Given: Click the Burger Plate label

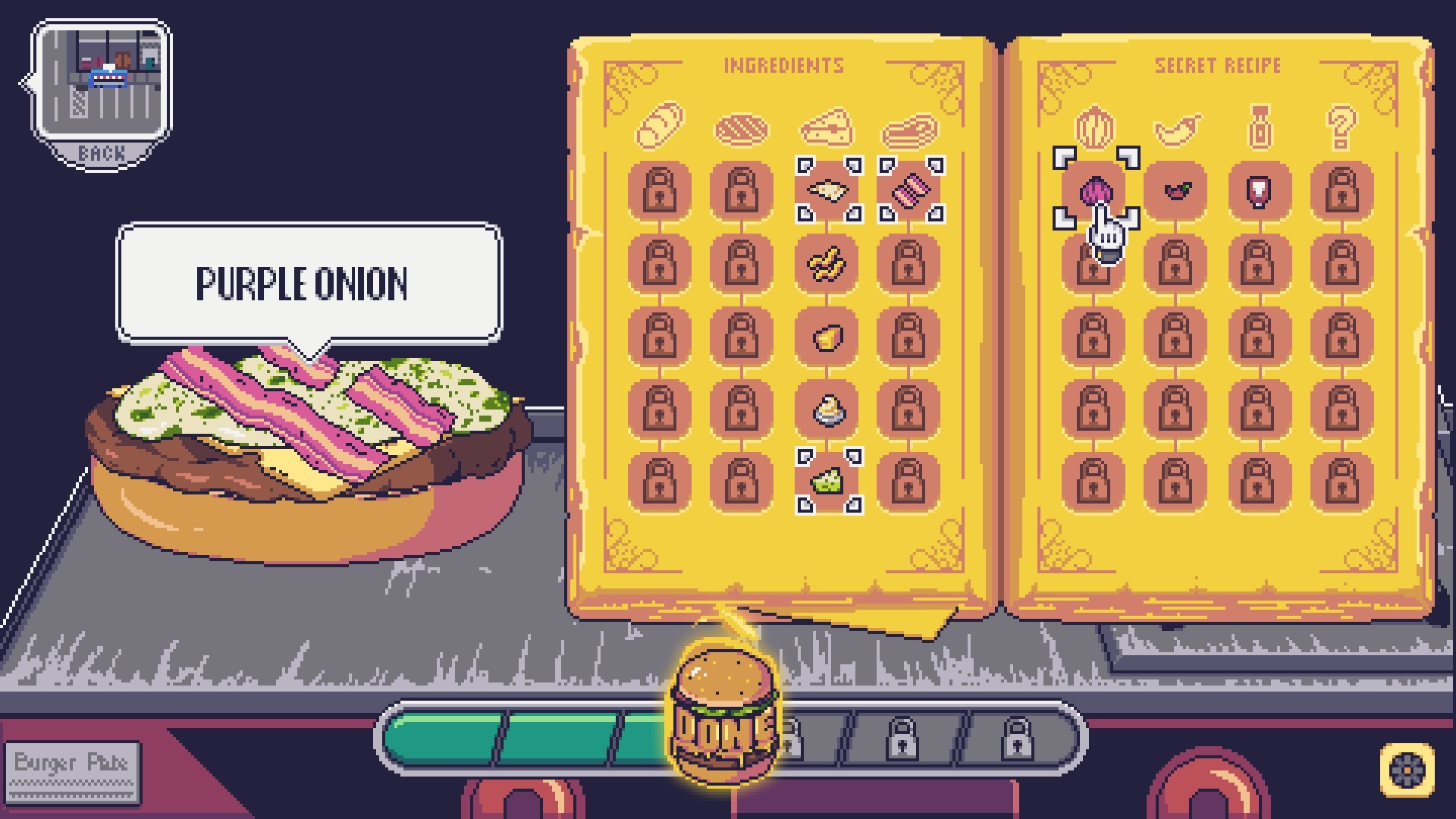Looking at the screenshot, I should [x=74, y=764].
